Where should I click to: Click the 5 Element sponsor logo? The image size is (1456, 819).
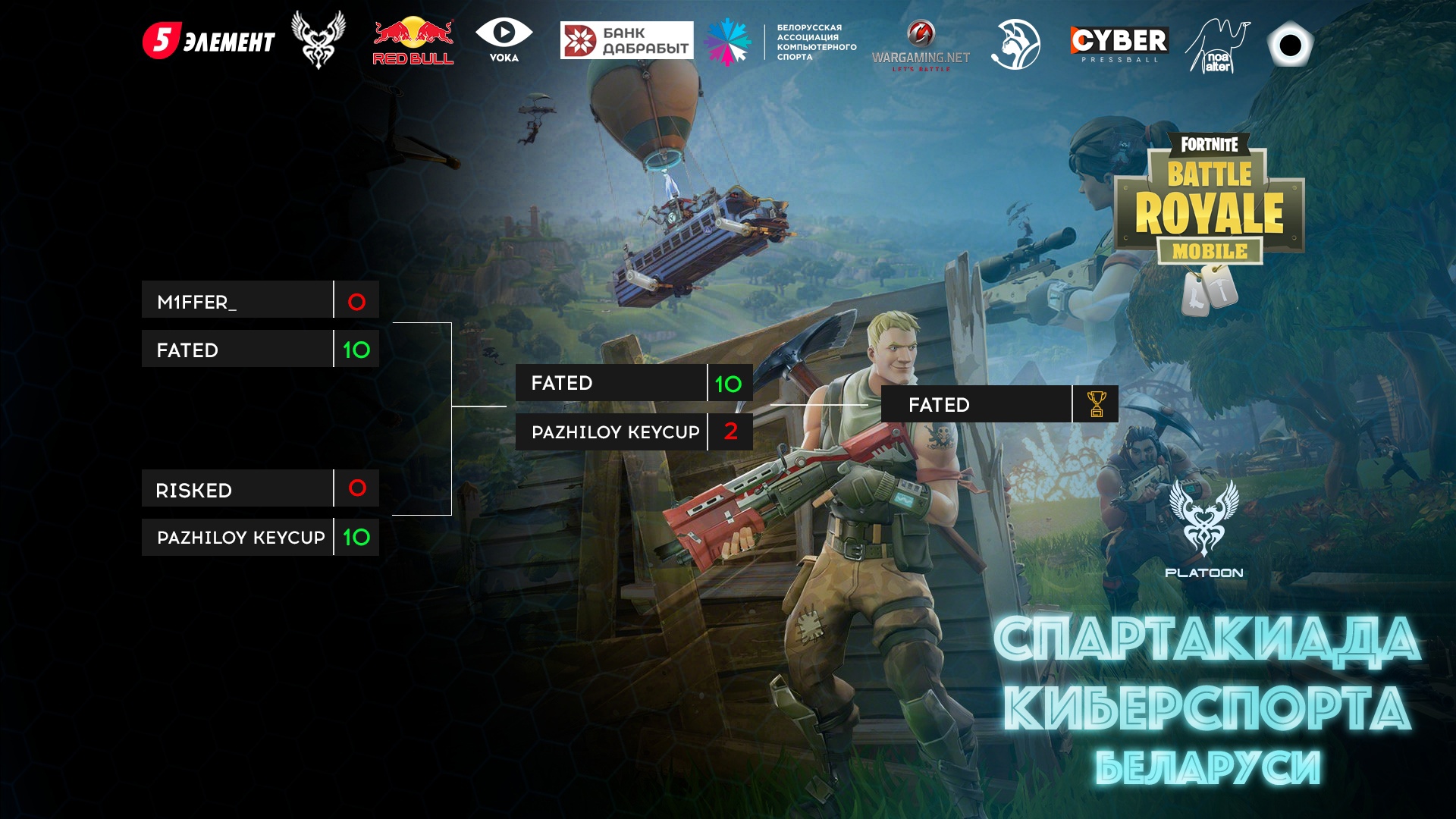[x=209, y=41]
